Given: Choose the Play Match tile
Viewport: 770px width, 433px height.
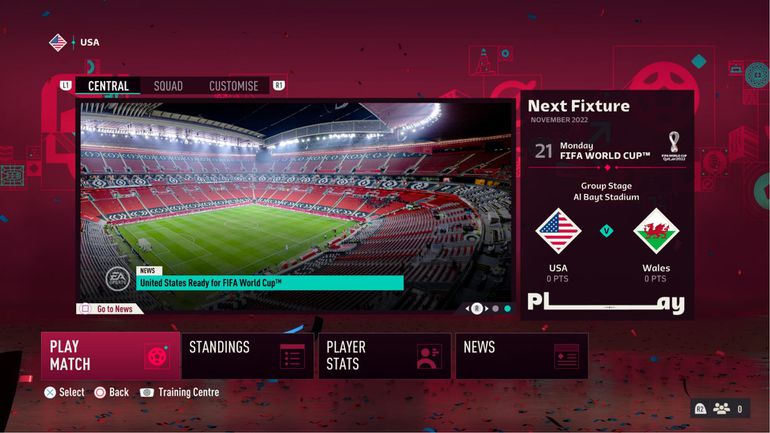Looking at the screenshot, I should [110, 355].
